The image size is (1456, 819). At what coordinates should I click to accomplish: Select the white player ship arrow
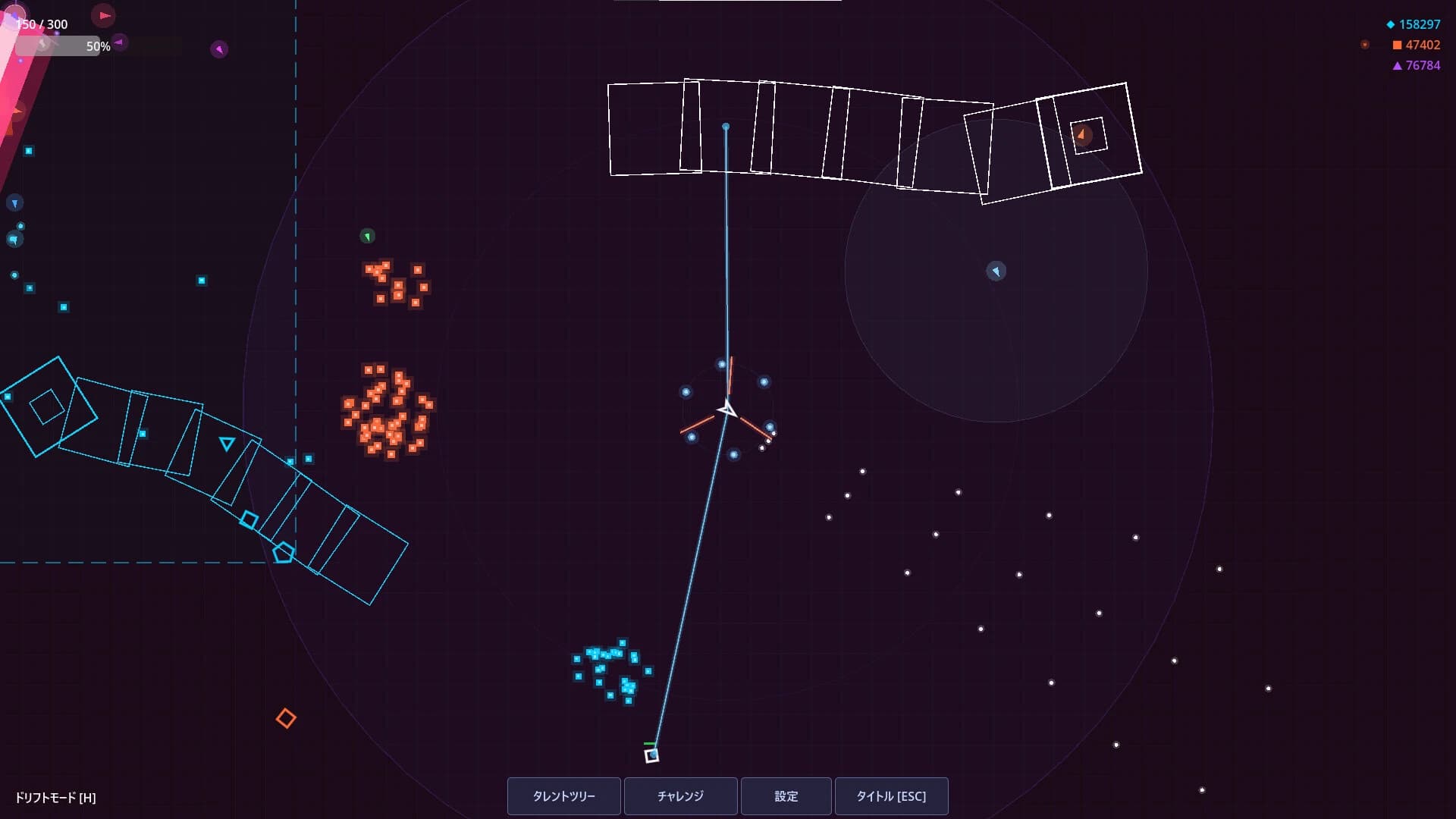pyautogui.click(x=726, y=407)
